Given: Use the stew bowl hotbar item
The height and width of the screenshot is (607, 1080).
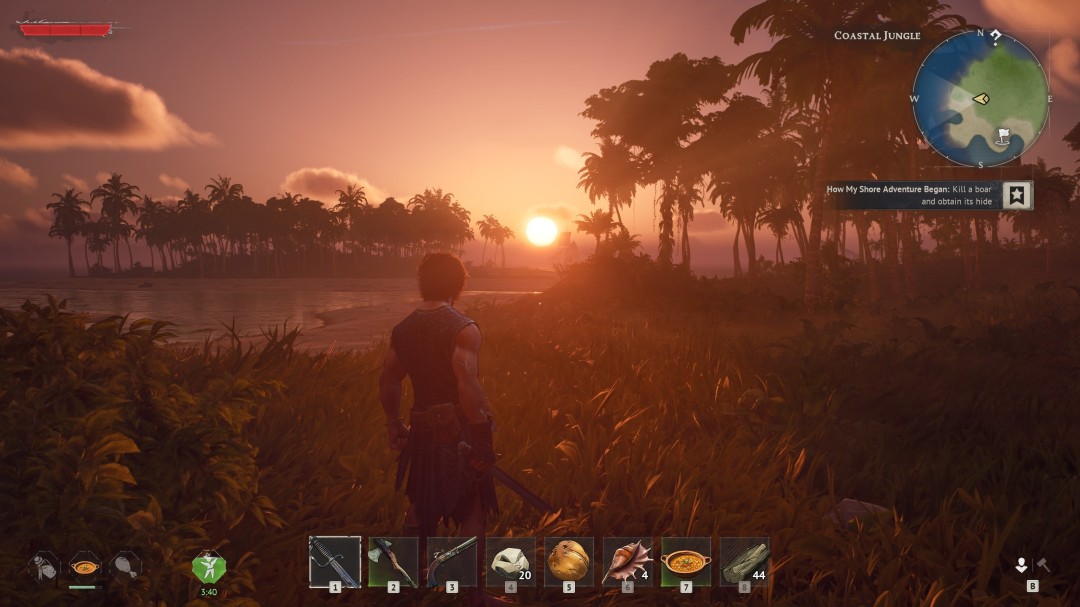Looking at the screenshot, I should tap(686, 561).
